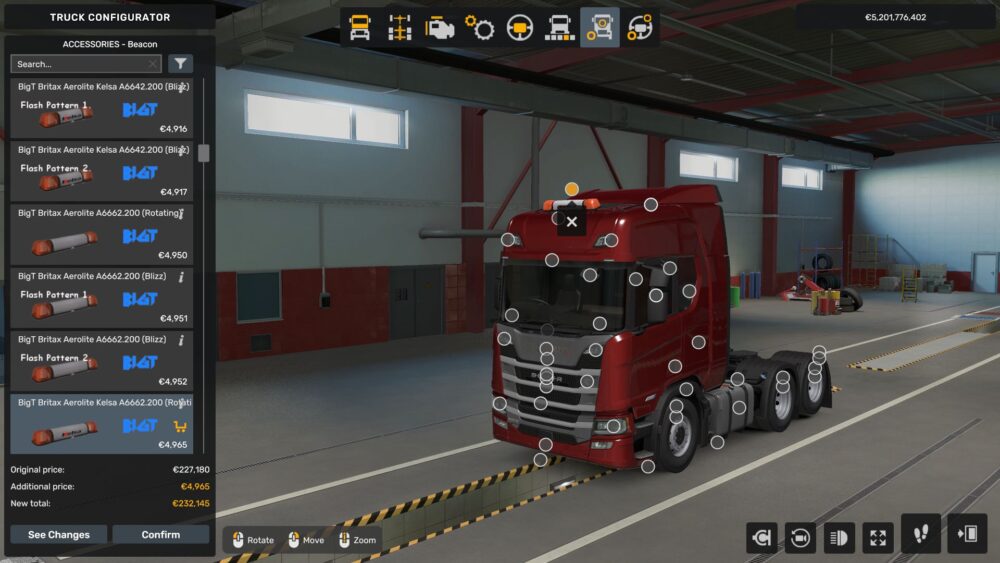Exit the truck configurator

point(967,534)
